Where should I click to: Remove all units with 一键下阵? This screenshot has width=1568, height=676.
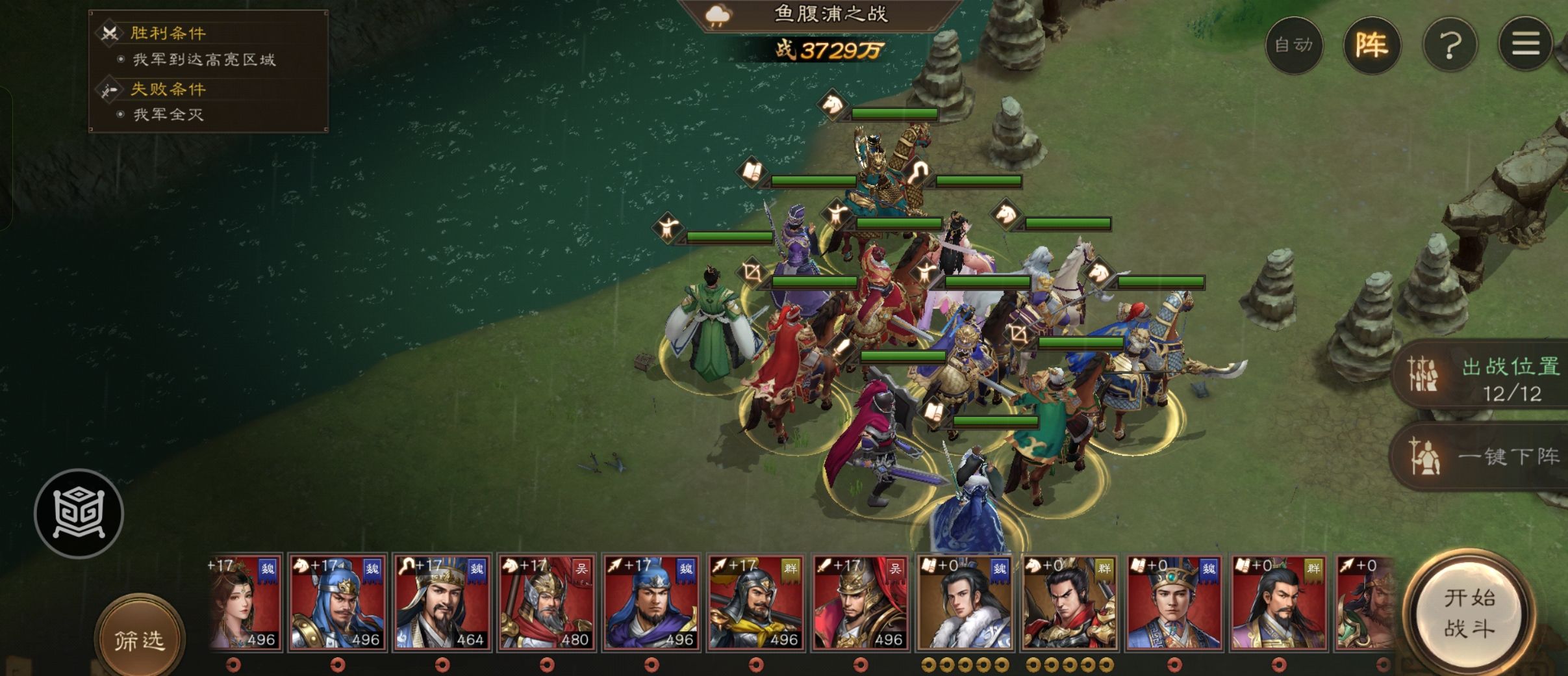point(1487,456)
